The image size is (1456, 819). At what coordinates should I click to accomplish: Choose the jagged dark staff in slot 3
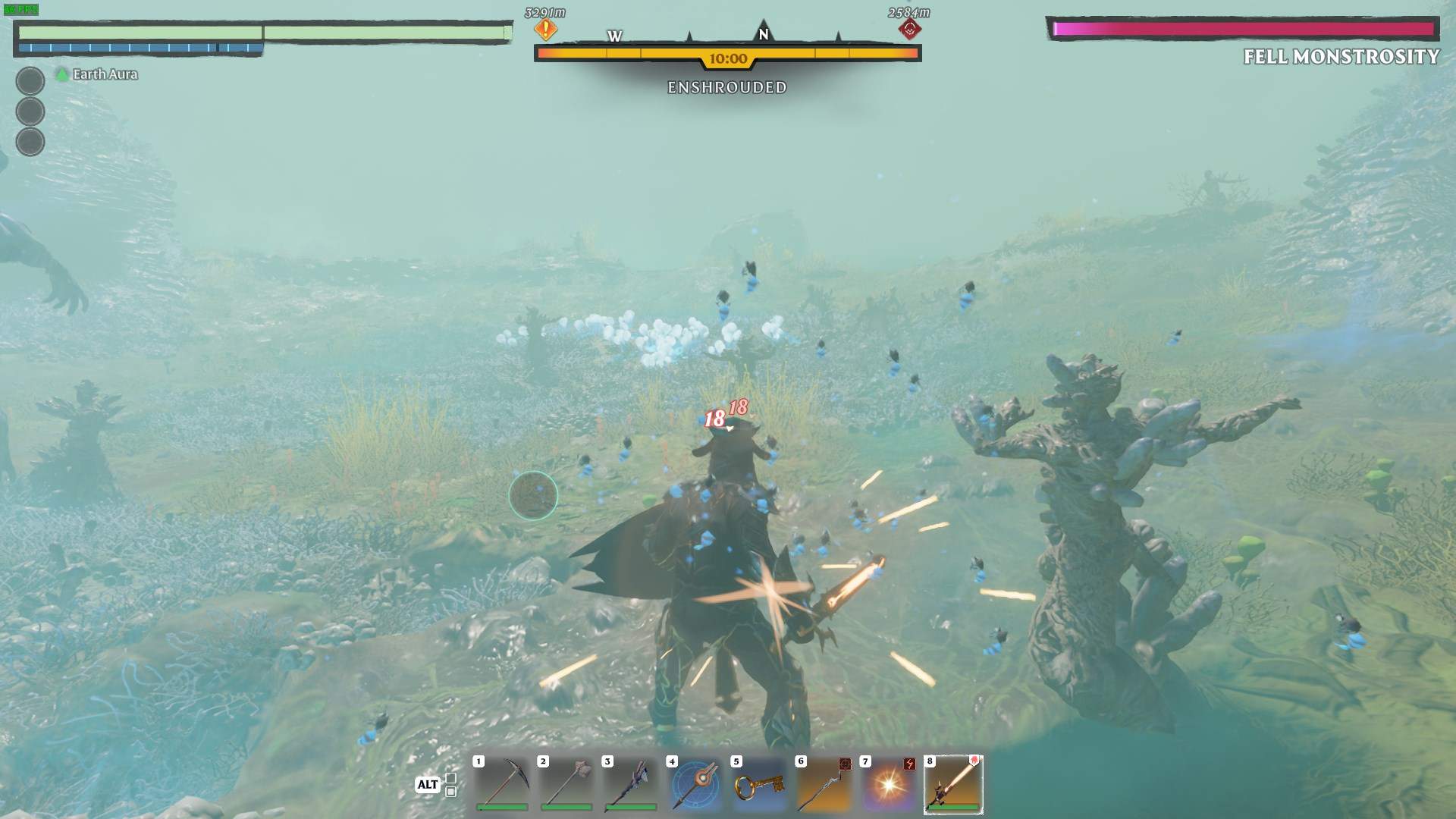630,783
